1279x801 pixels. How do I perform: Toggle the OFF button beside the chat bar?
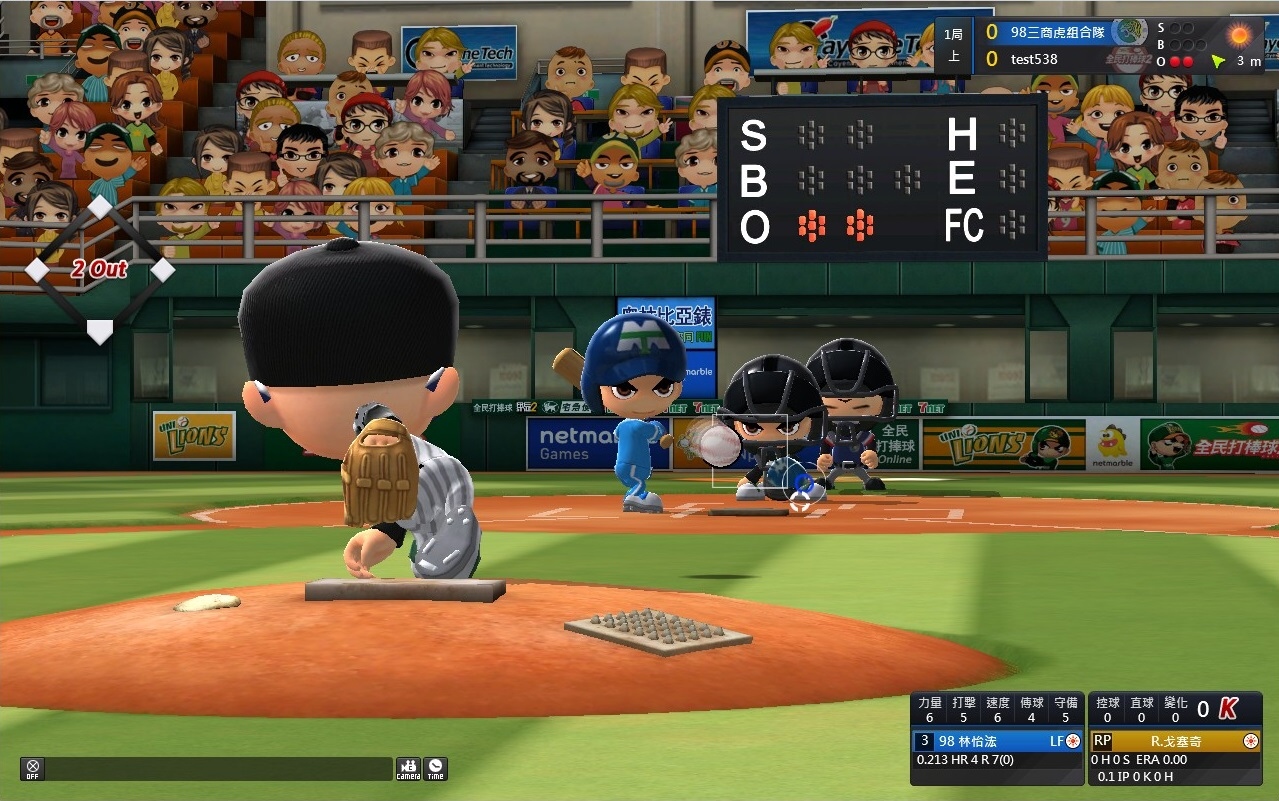(32, 768)
